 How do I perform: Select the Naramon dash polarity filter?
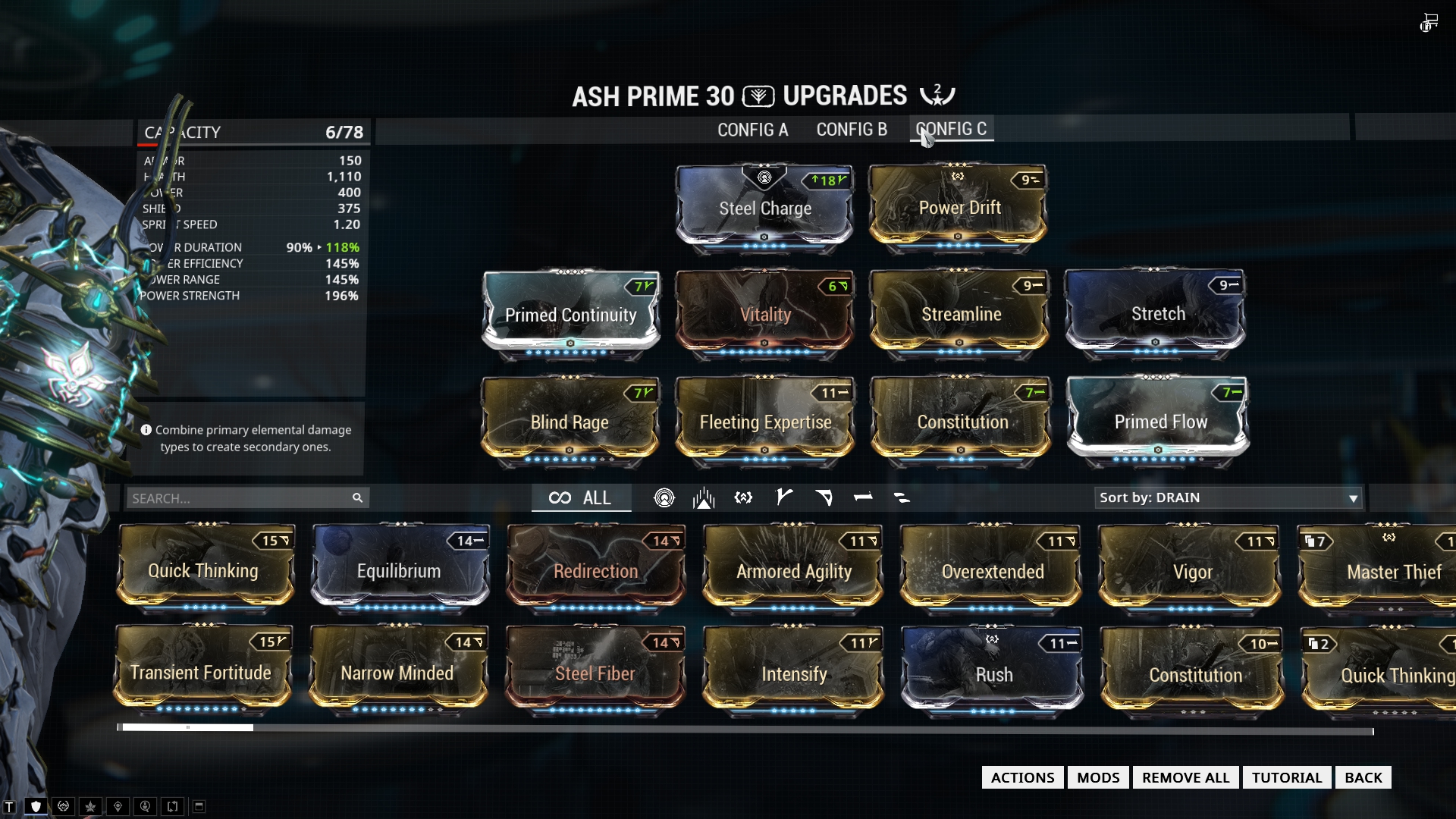864,497
